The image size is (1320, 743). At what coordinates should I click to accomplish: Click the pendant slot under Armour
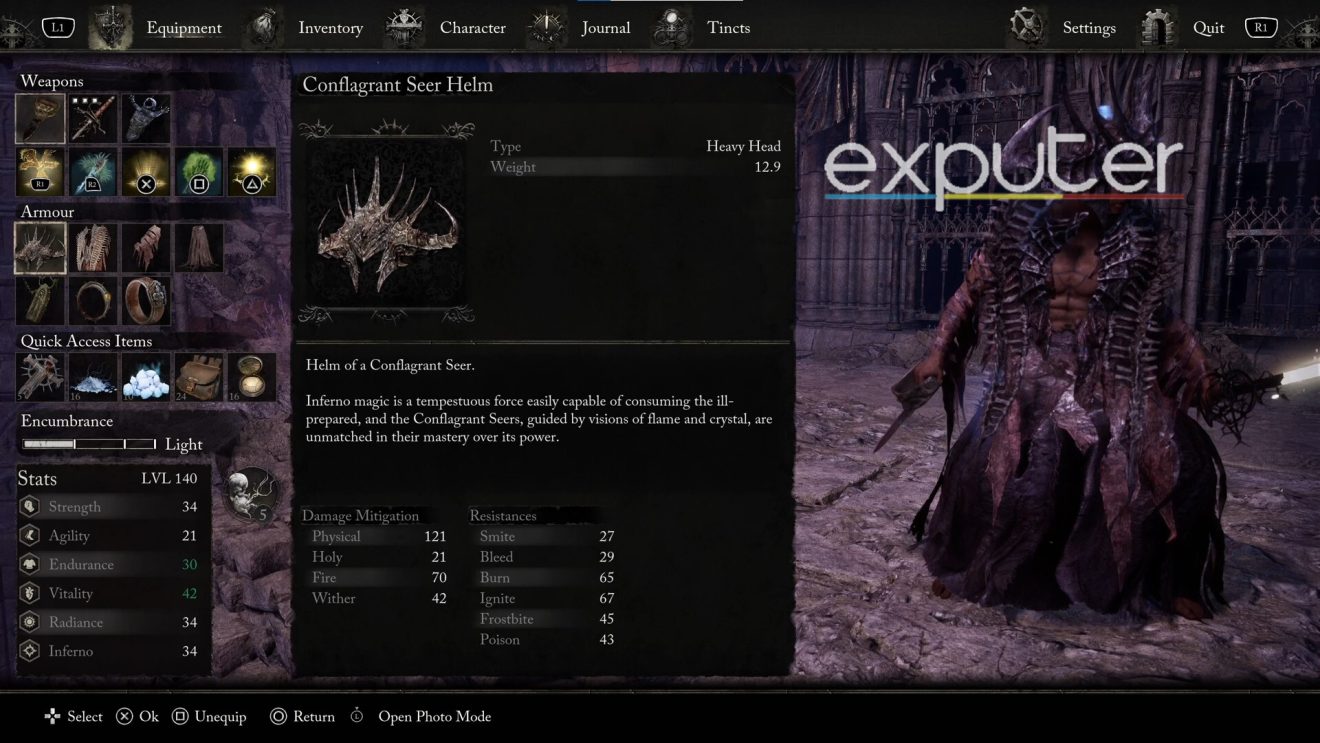point(40,301)
